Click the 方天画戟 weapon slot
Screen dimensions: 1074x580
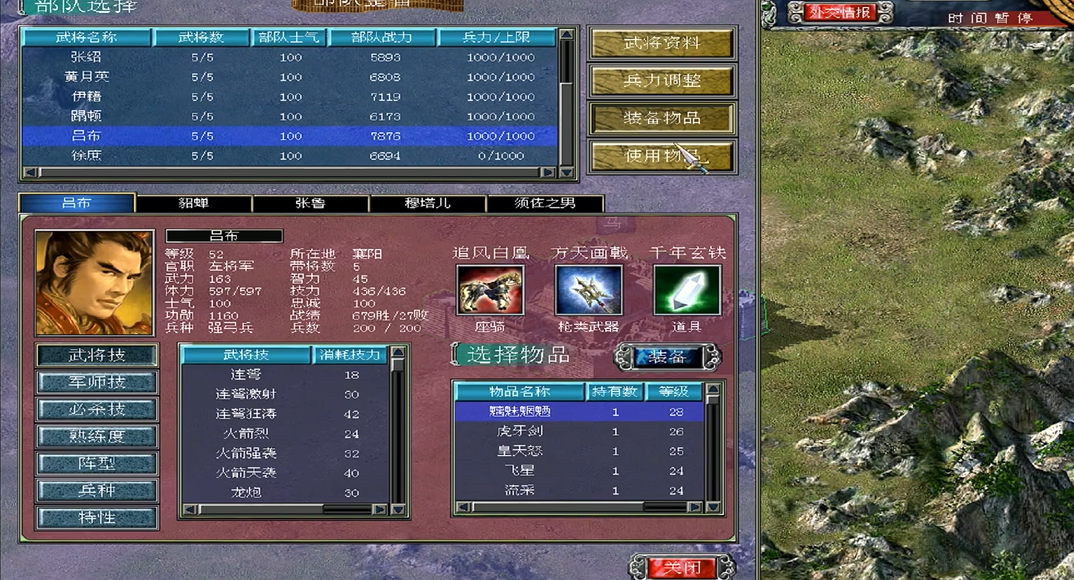click(x=588, y=290)
